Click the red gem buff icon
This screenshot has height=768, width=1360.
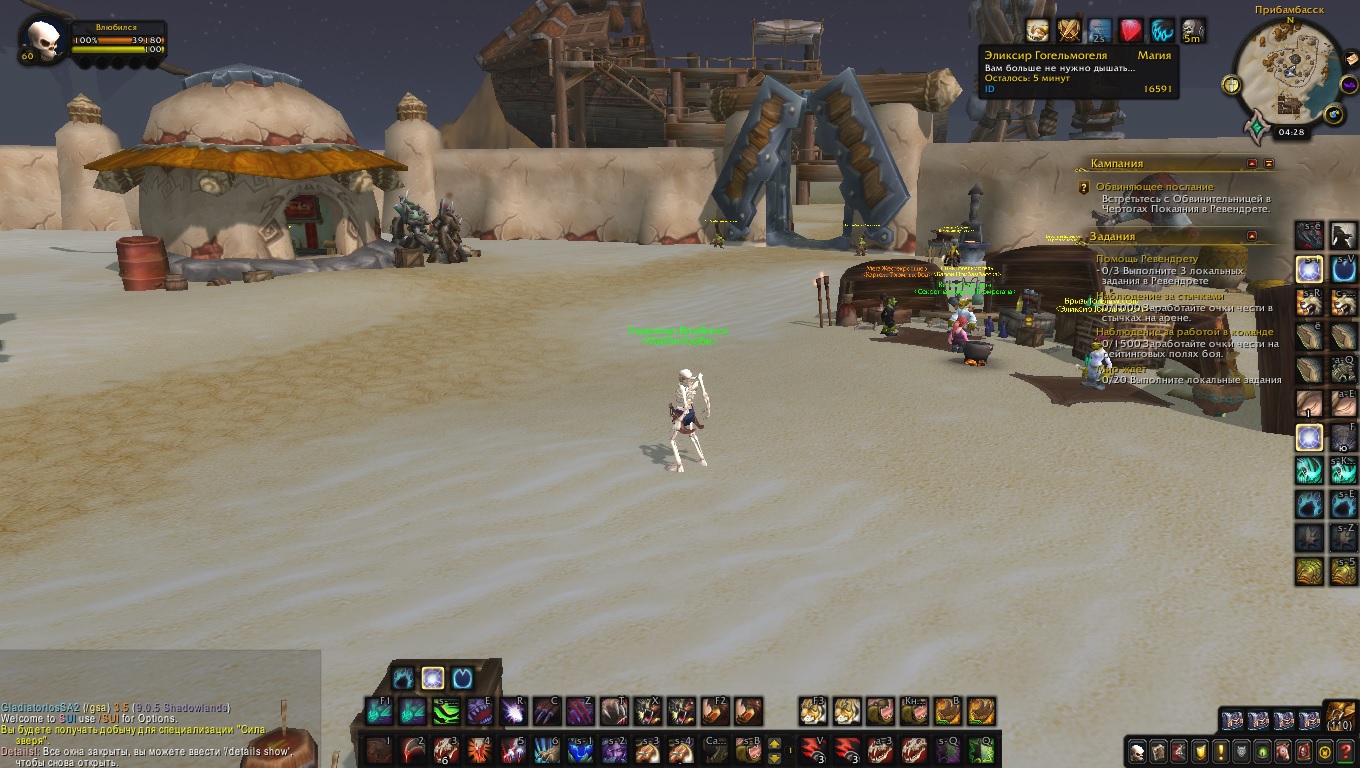[1130, 30]
